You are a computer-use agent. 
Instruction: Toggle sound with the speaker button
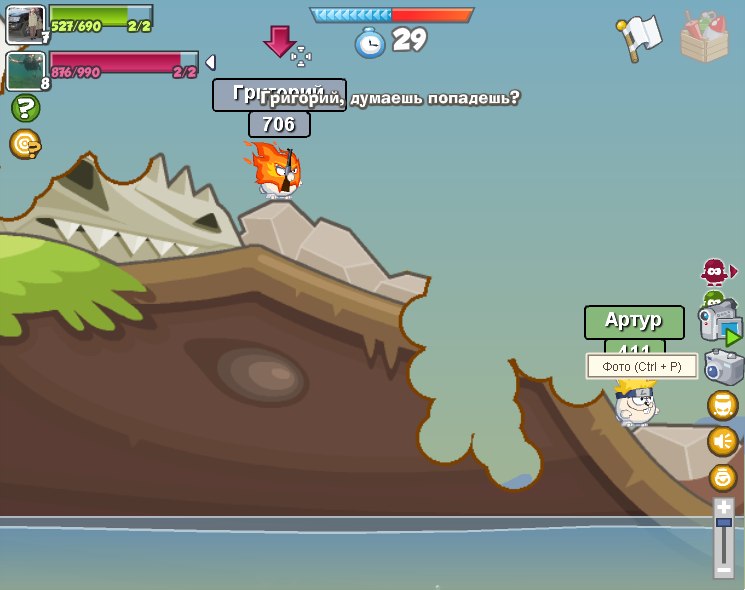(723, 441)
